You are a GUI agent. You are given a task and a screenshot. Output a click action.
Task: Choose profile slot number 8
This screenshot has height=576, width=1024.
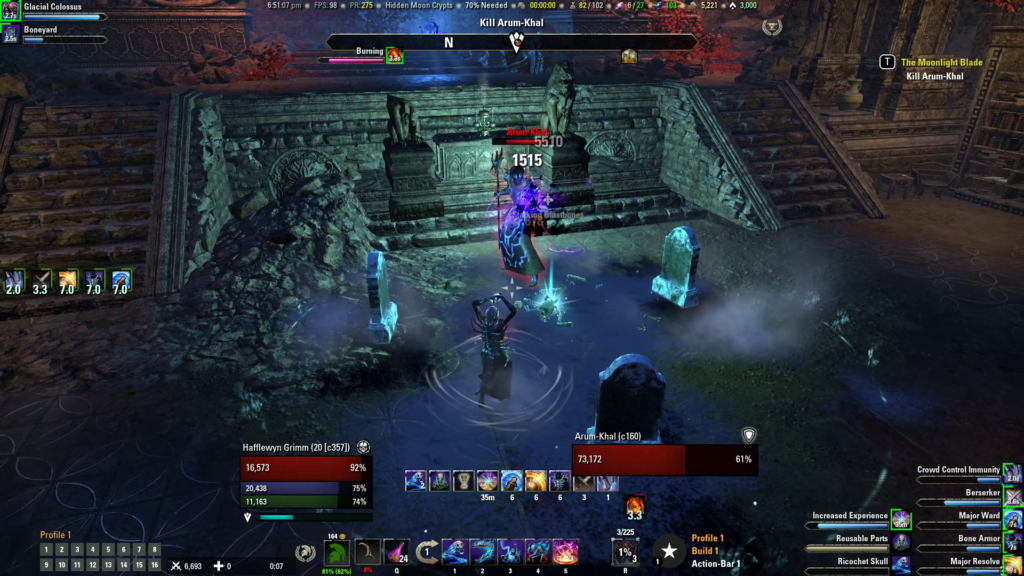[x=154, y=549]
